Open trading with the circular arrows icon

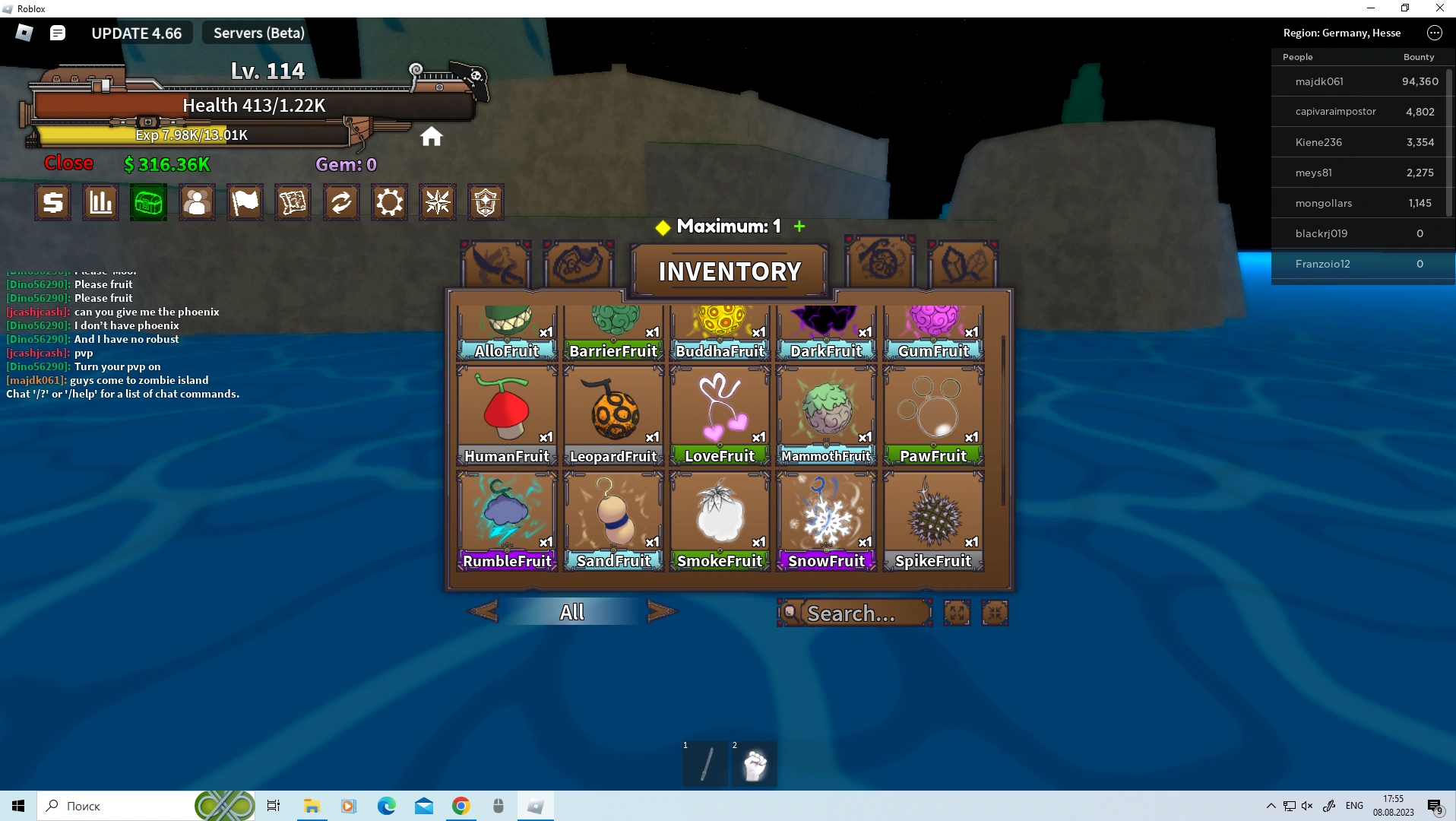[340, 202]
